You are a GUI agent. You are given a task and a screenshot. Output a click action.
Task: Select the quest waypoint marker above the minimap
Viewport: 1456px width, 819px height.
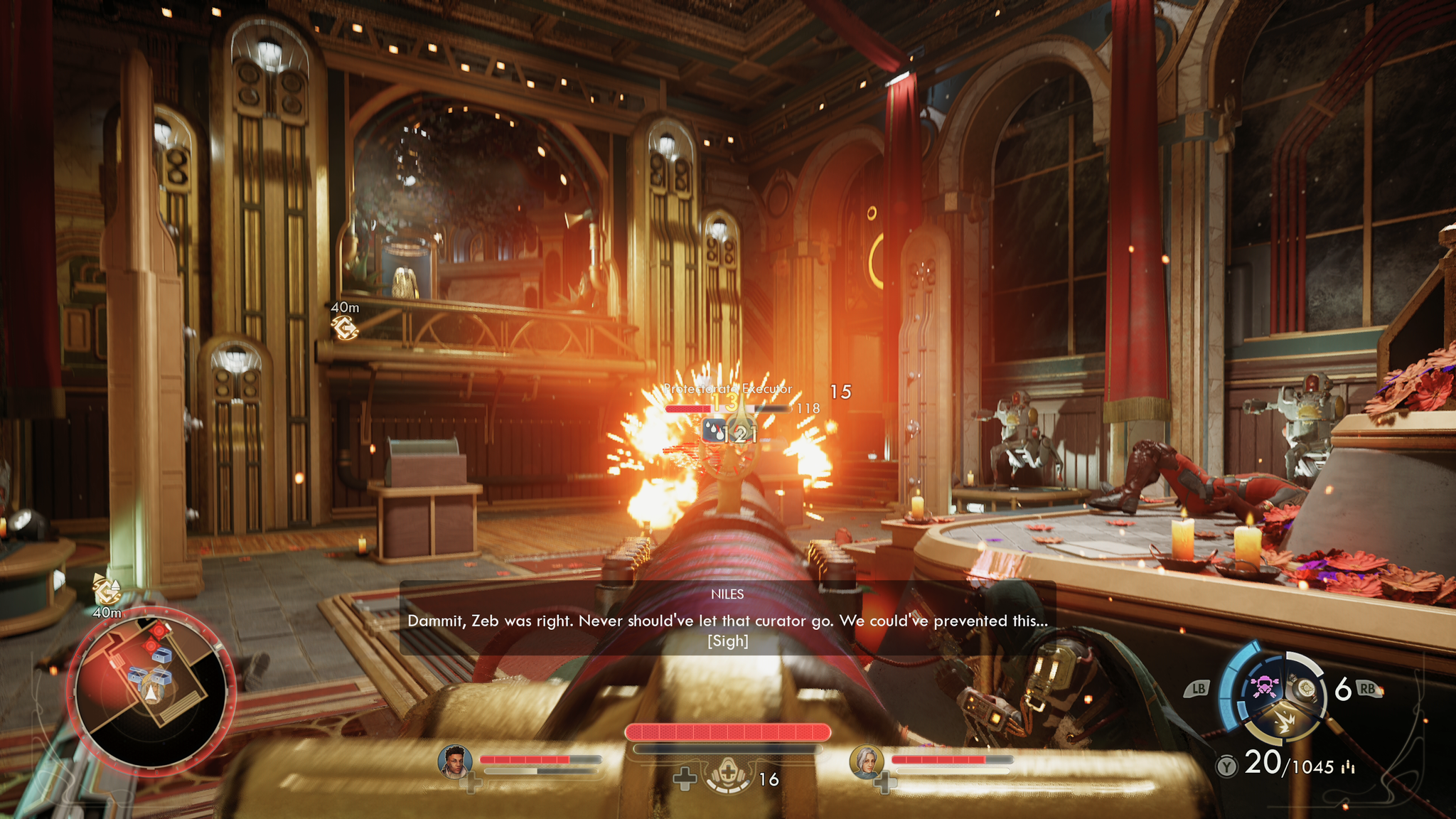pos(107,589)
